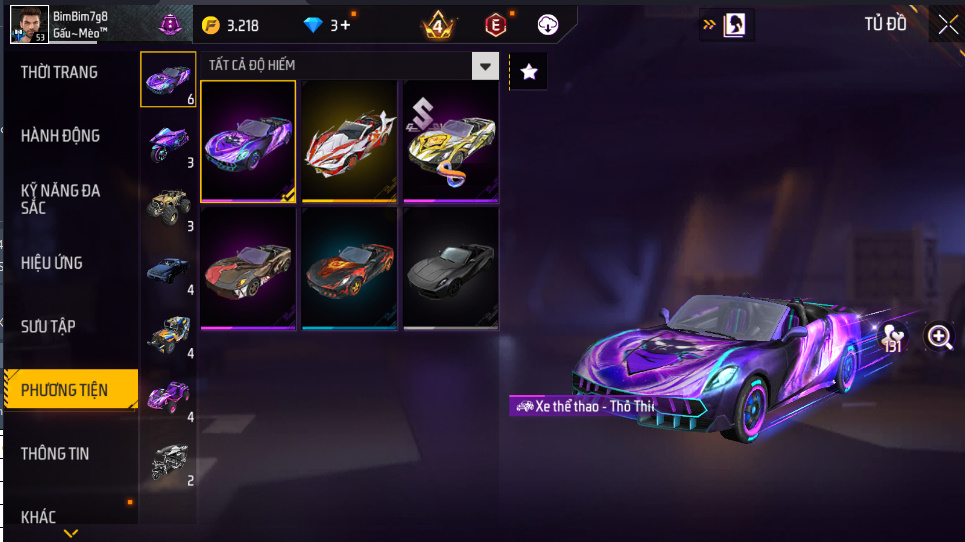
Task: Select the purple neon sports car skin
Action: 248,141
